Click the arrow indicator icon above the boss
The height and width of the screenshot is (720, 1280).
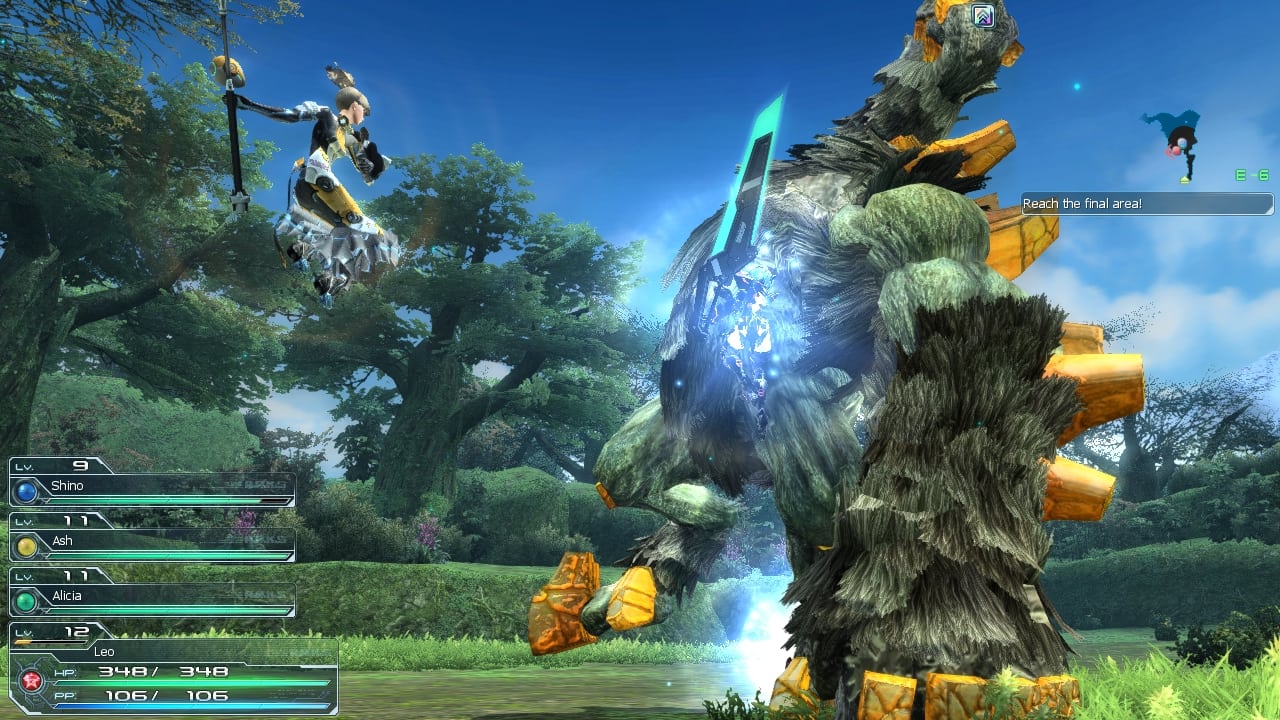coord(983,16)
